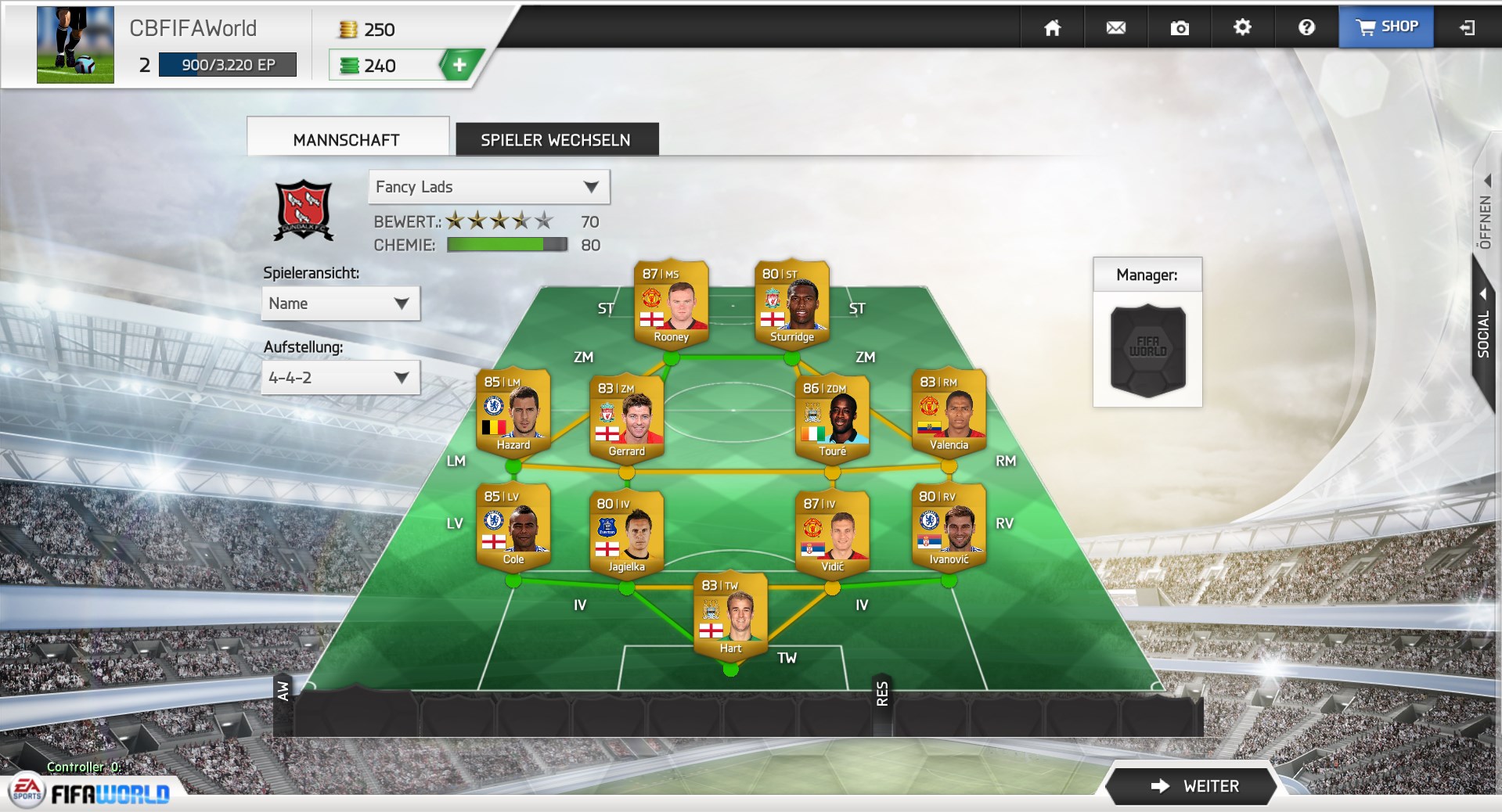Open the Spieleransicht Name dropdown

click(340, 304)
